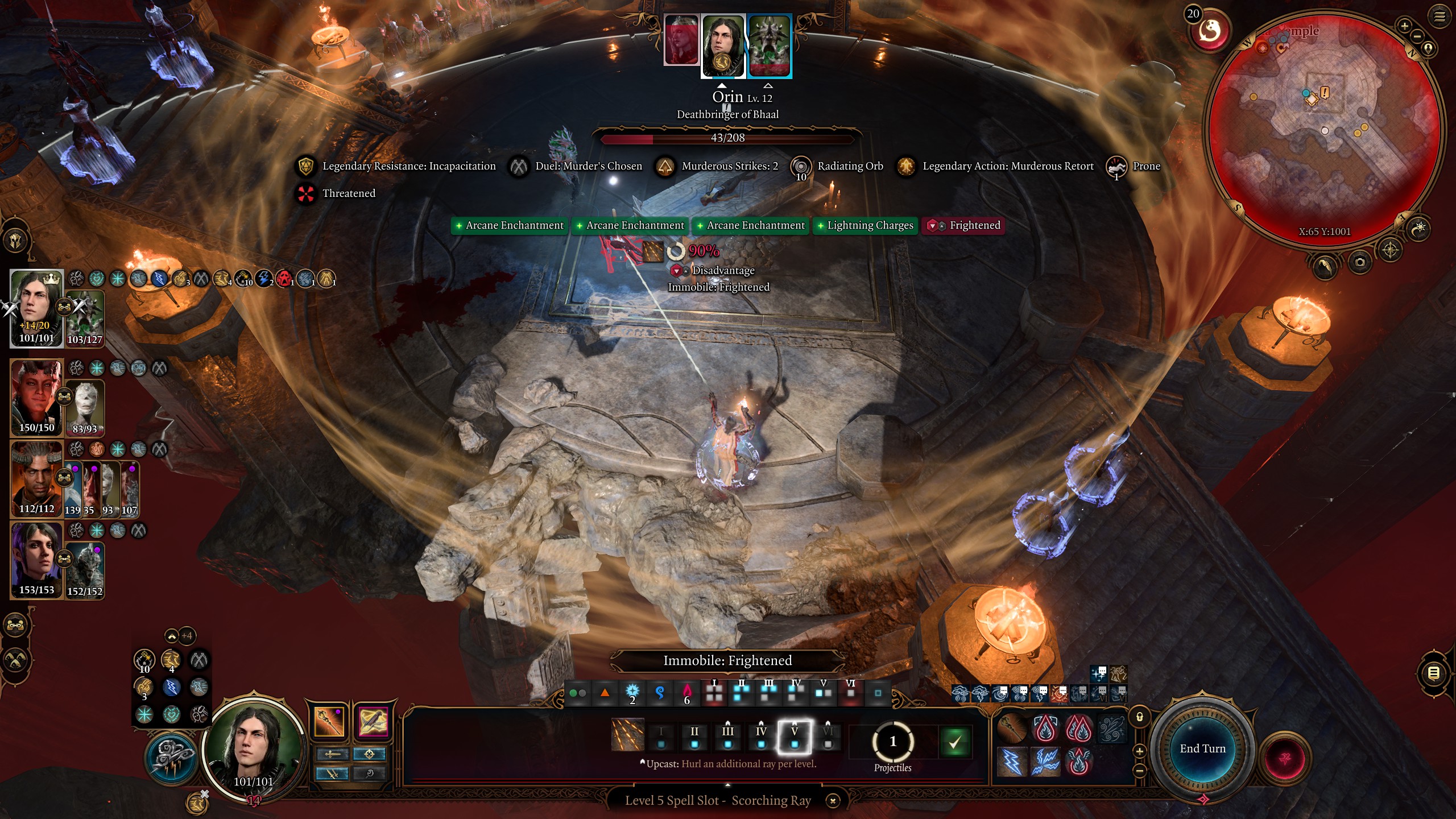1456x819 pixels.
Task: Open the main menu from top-right corner
Action: 1439,16
